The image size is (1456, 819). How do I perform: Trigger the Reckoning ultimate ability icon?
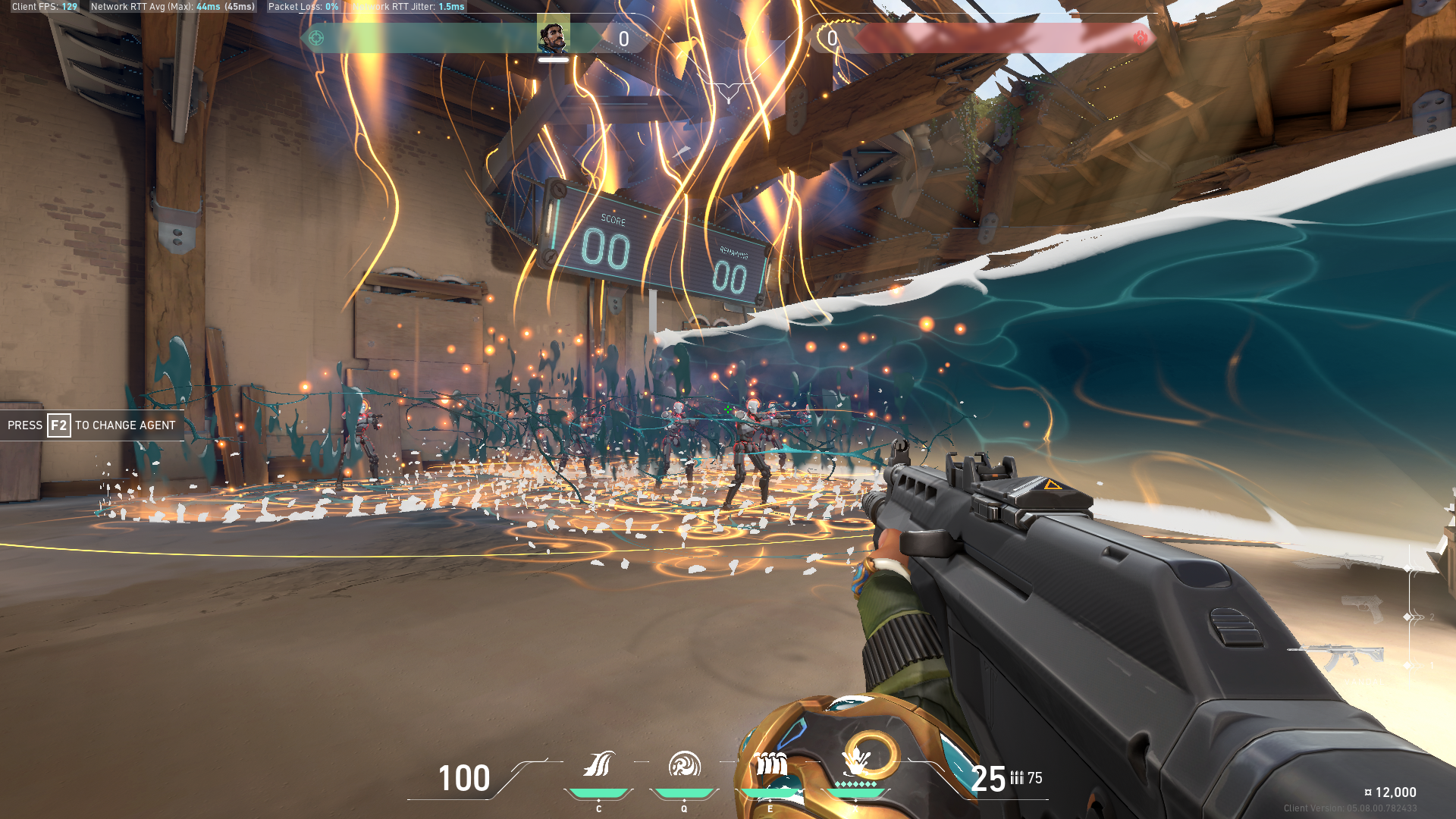(856, 761)
